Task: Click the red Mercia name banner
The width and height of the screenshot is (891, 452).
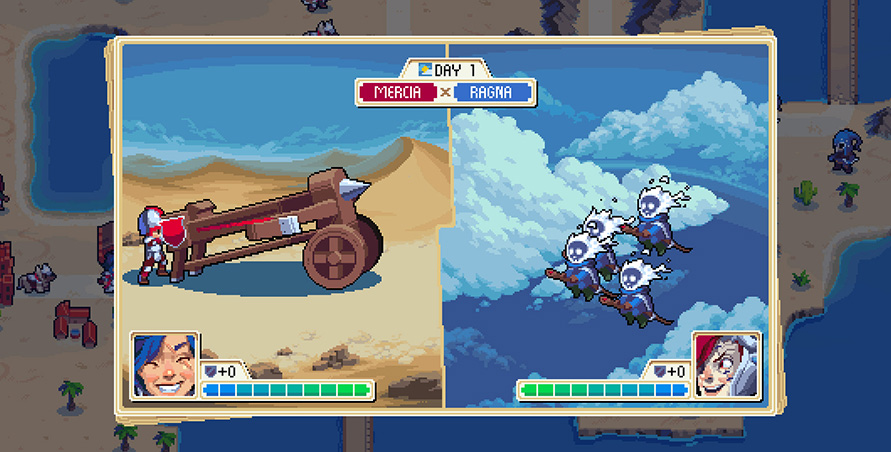Action: click(x=397, y=93)
